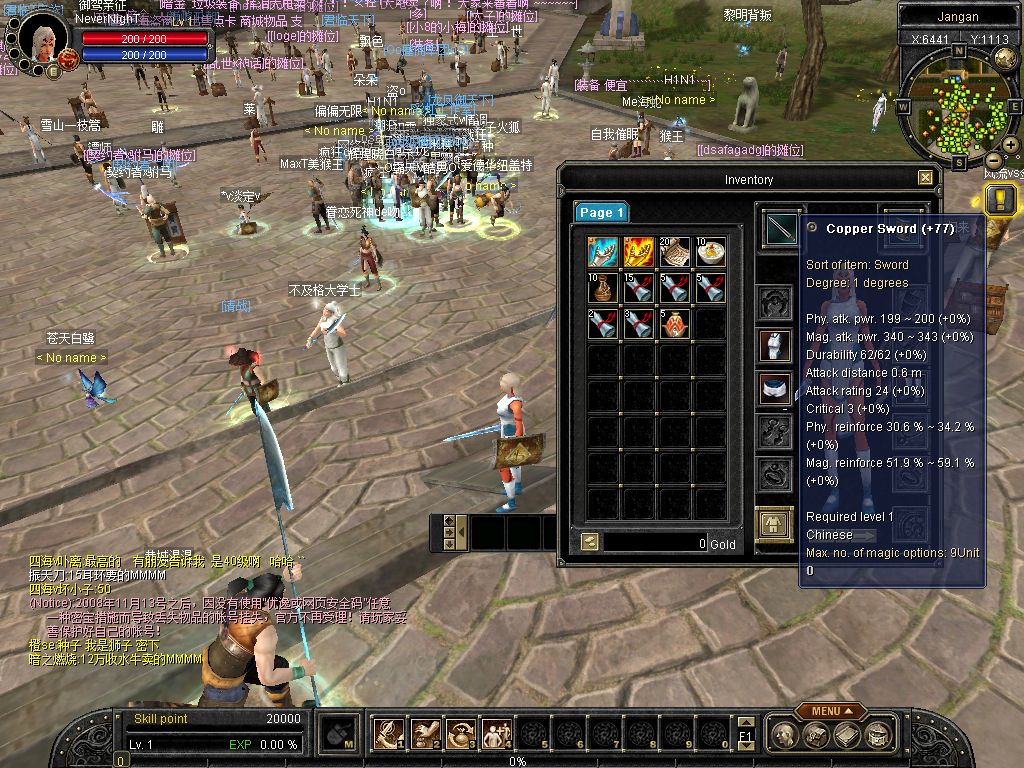Select the fiery hand item slot
The width and height of the screenshot is (1024, 768).
pyautogui.click(x=639, y=252)
